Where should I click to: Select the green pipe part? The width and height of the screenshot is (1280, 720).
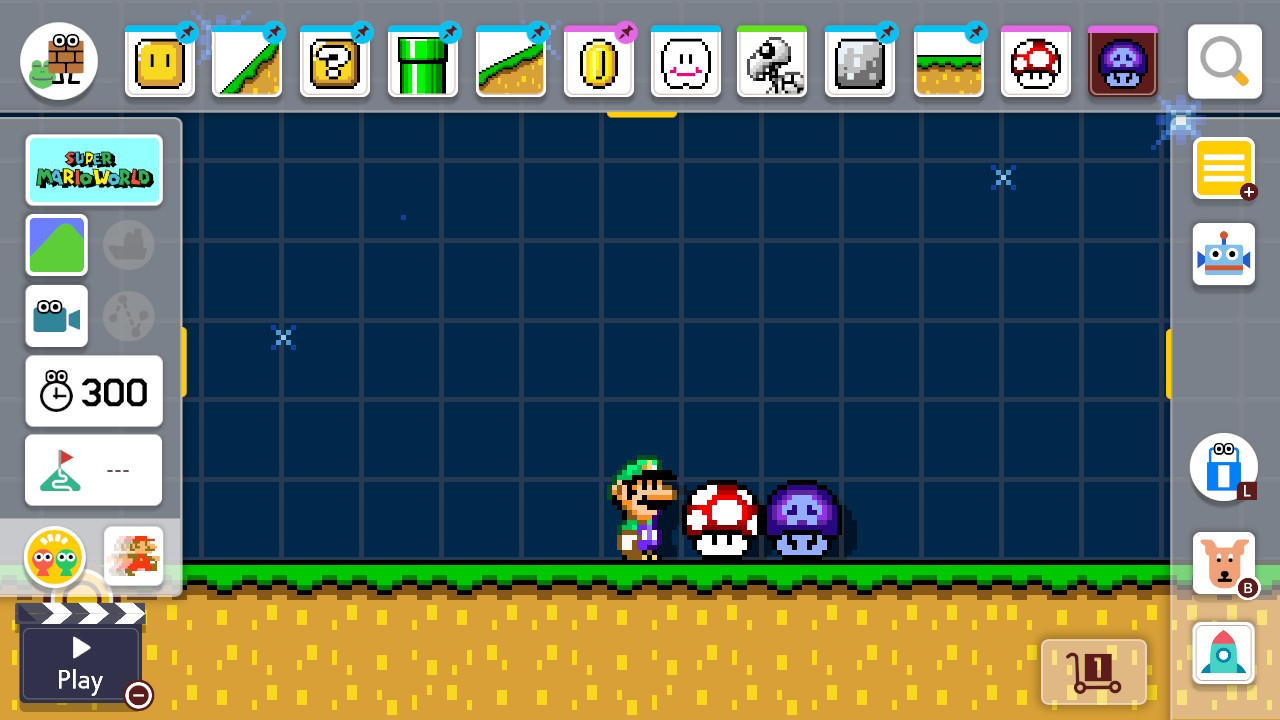(x=423, y=61)
